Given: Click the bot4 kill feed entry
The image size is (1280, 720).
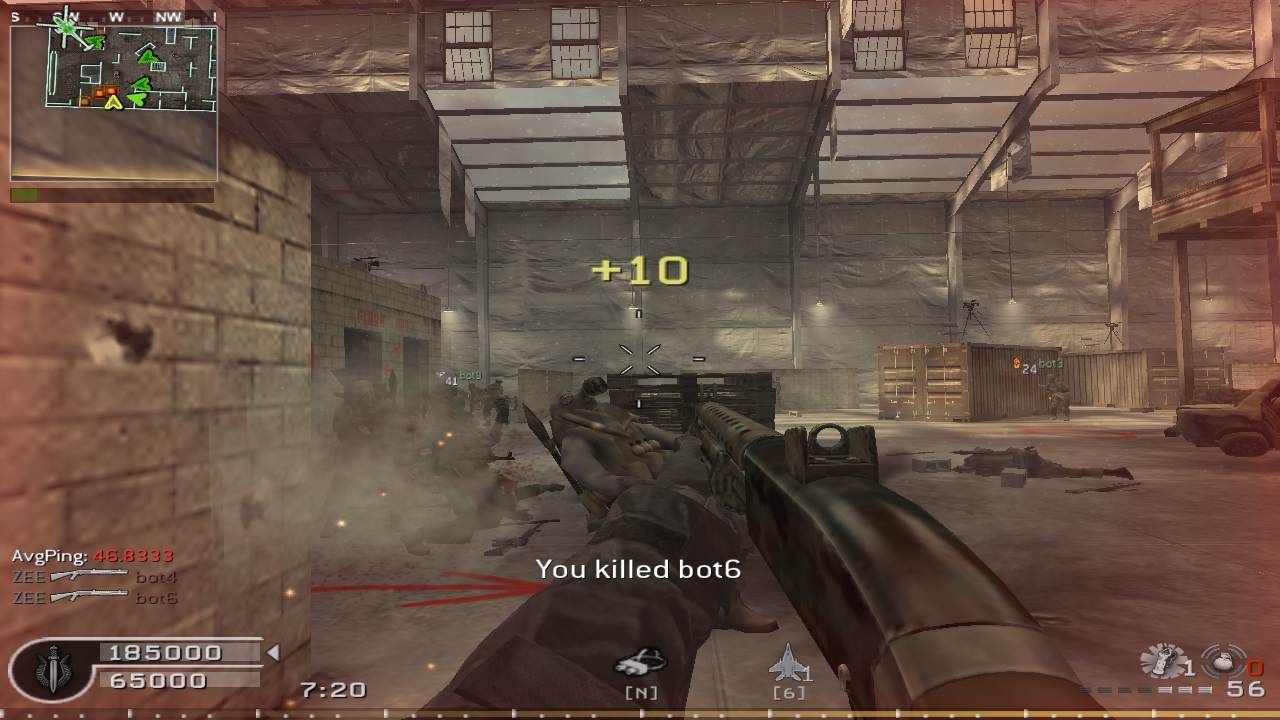Looking at the screenshot, I should click(x=95, y=576).
